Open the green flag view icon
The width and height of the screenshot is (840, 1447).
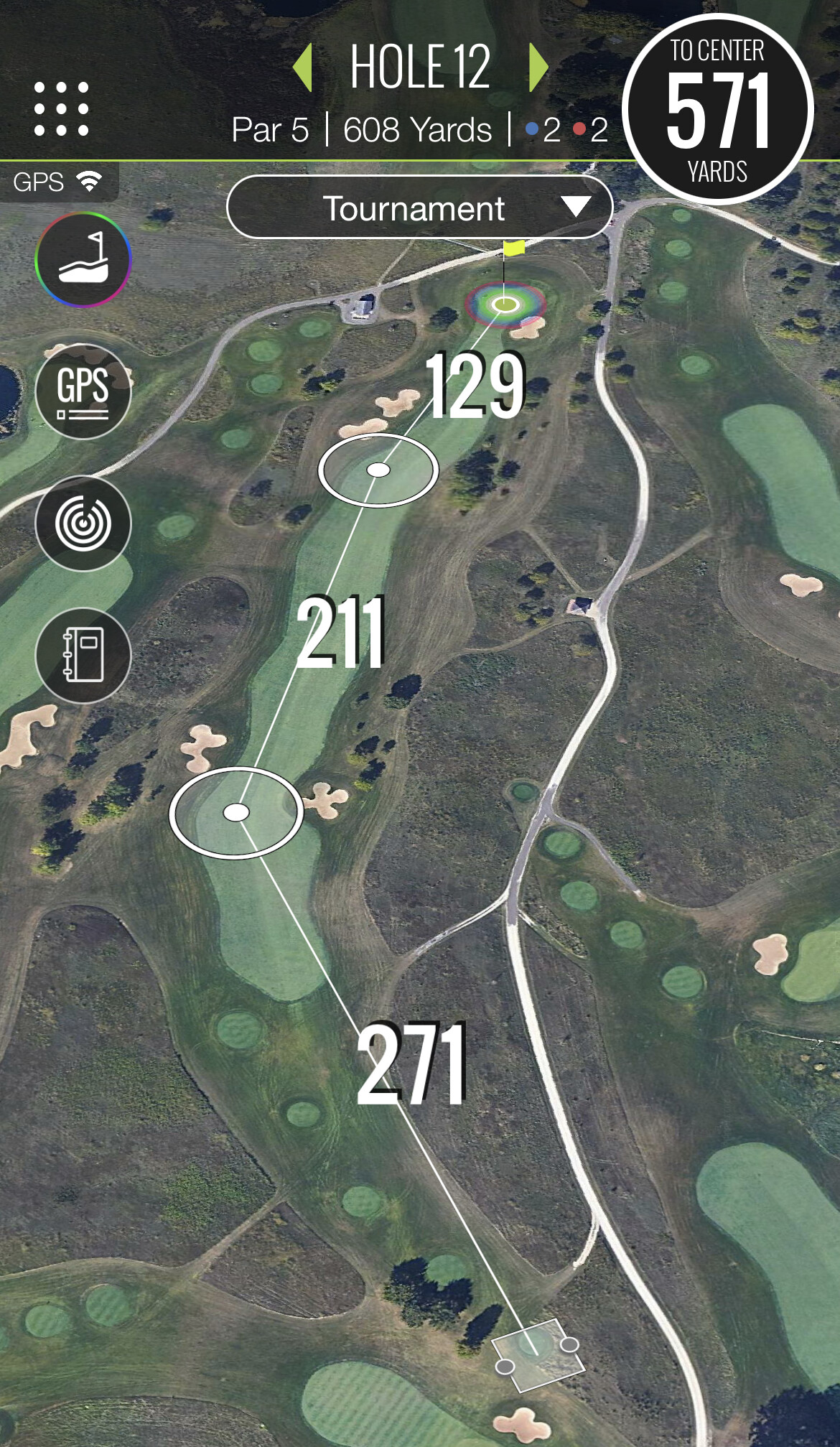click(83, 259)
